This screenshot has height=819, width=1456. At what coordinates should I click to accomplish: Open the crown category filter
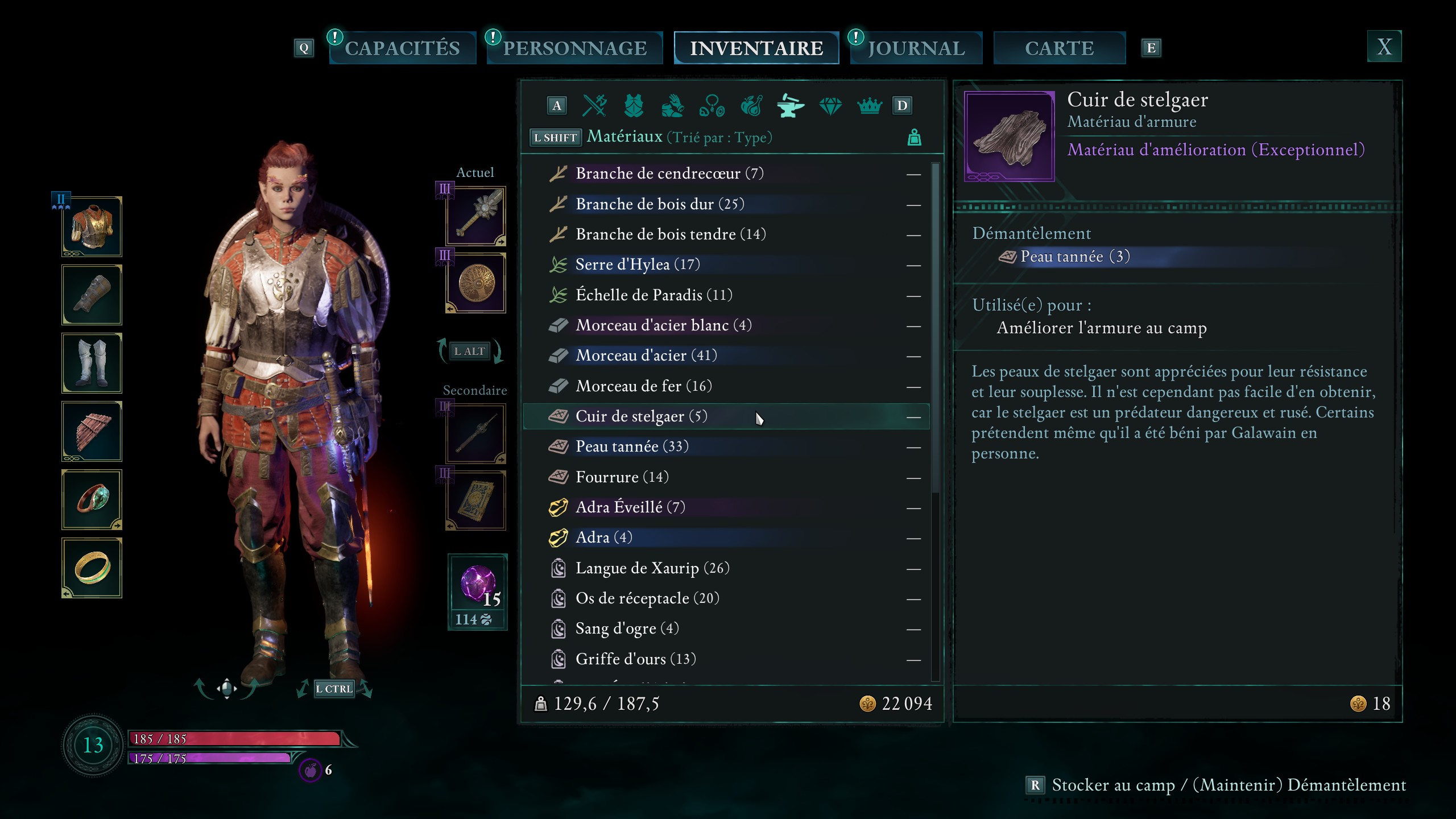pos(869,106)
